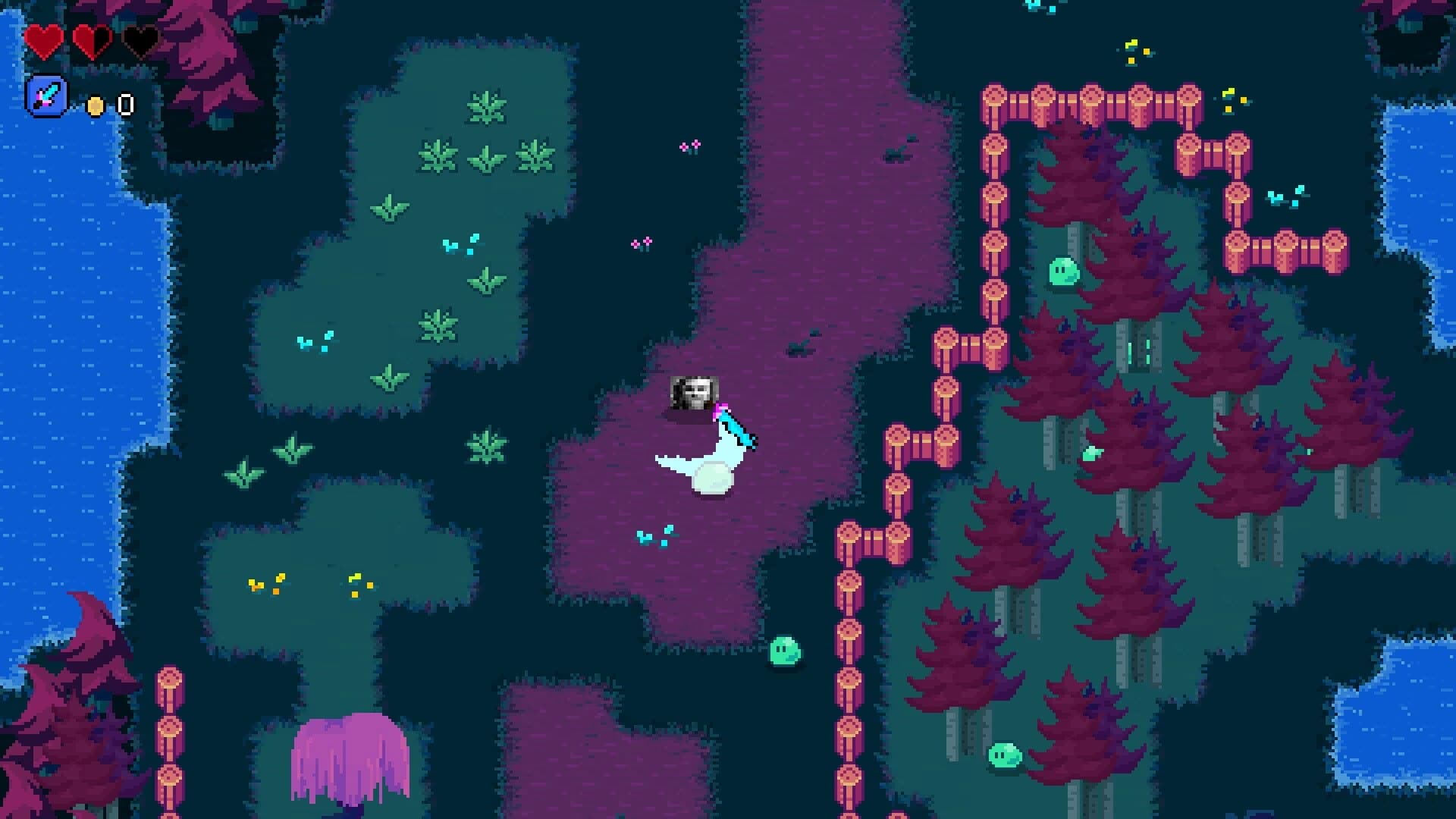The height and width of the screenshot is (819, 1456).
Task: Click the fence post column near the willow
Action: point(171,728)
